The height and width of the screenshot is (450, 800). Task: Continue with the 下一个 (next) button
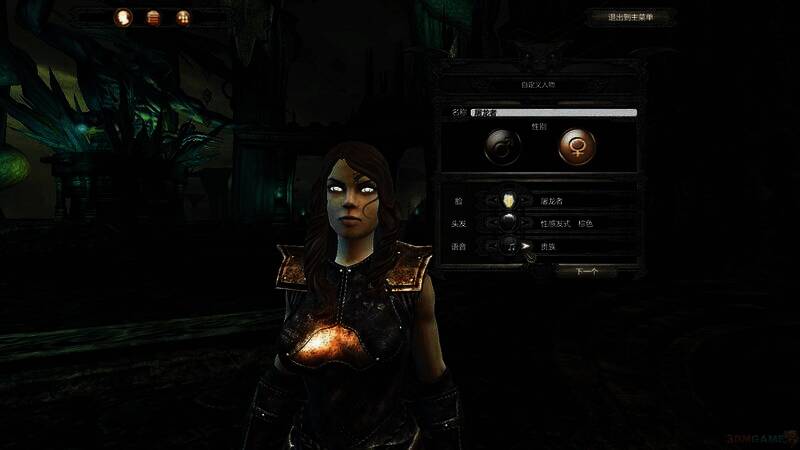tap(590, 270)
